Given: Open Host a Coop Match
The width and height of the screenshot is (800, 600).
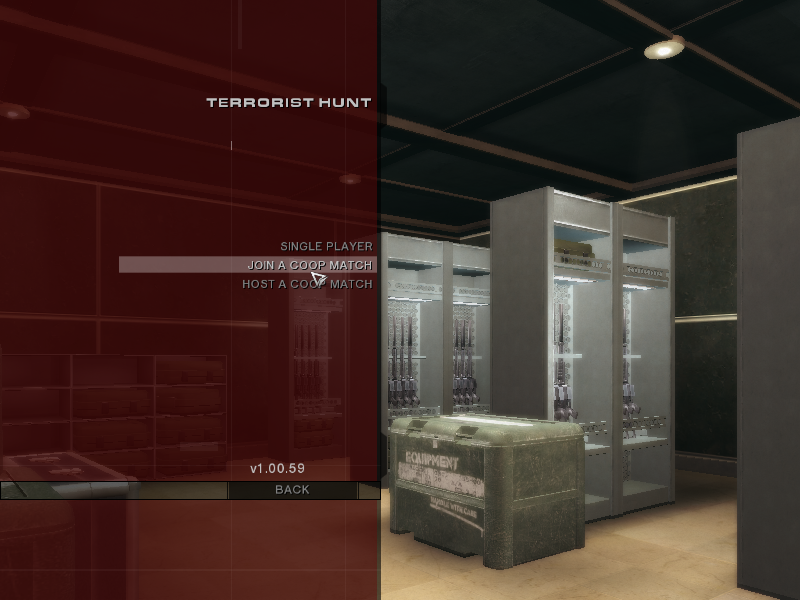Looking at the screenshot, I should (x=307, y=284).
